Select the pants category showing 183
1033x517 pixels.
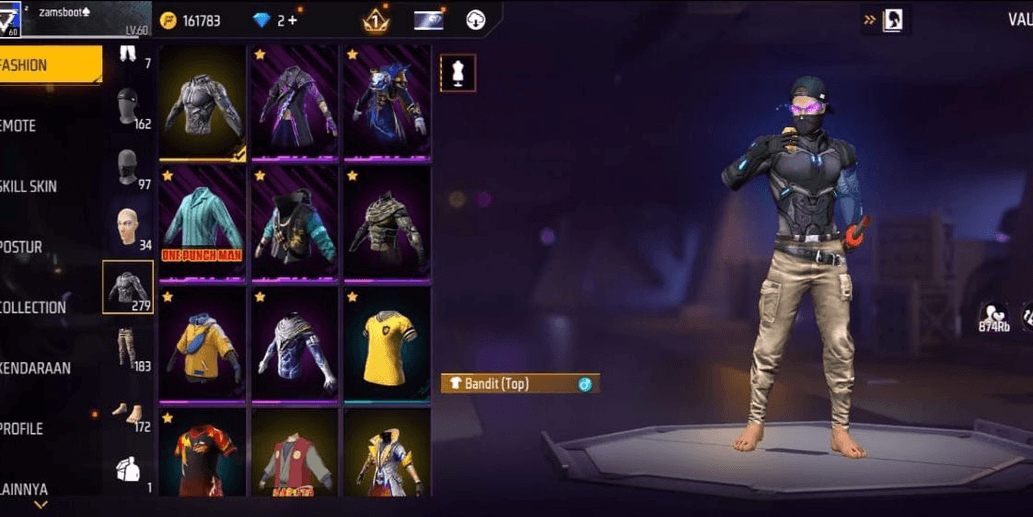click(x=128, y=349)
